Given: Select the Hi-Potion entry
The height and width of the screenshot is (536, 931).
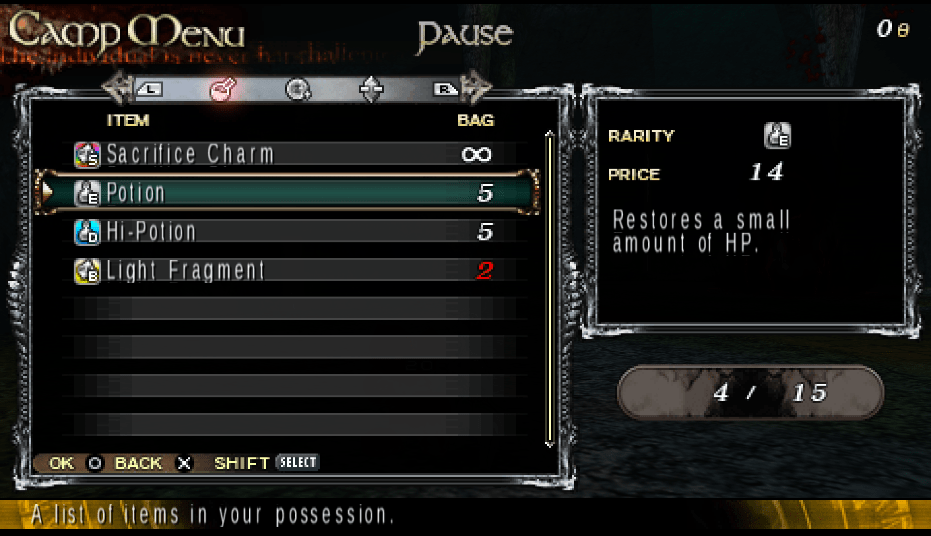Looking at the screenshot, I should coord(285,232).
